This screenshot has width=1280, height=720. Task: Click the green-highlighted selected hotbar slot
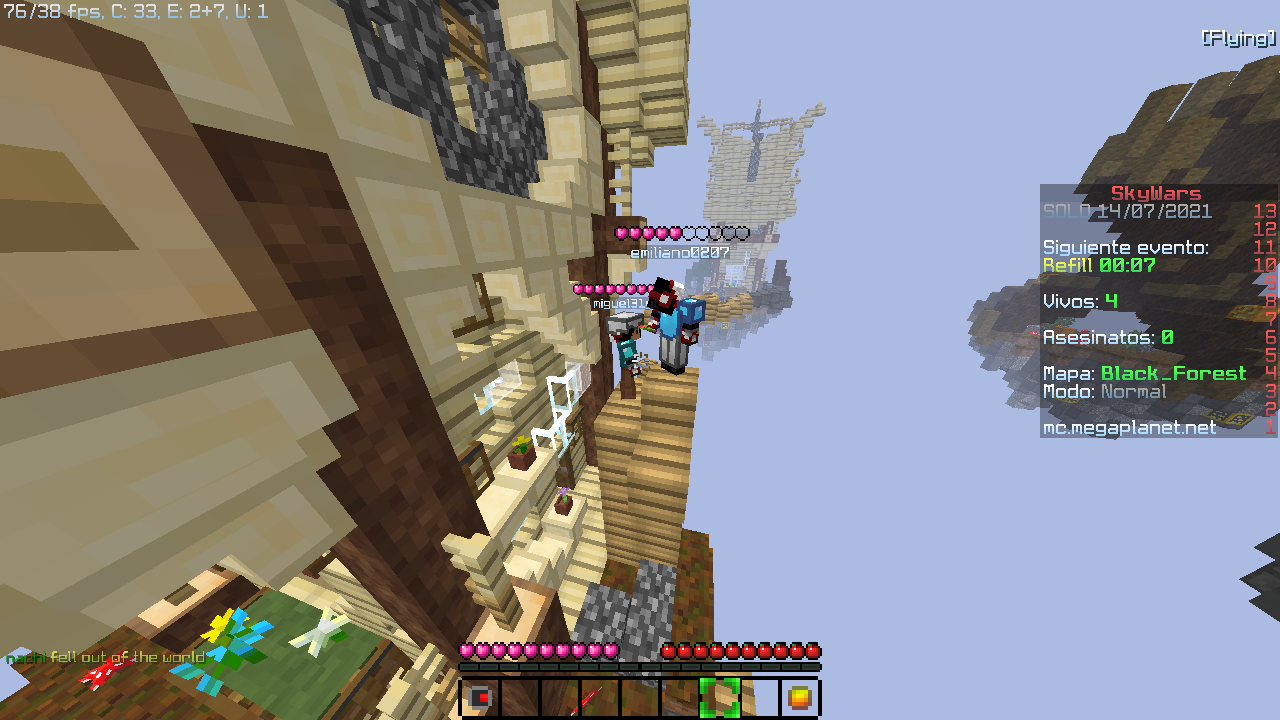click(719, 697)
